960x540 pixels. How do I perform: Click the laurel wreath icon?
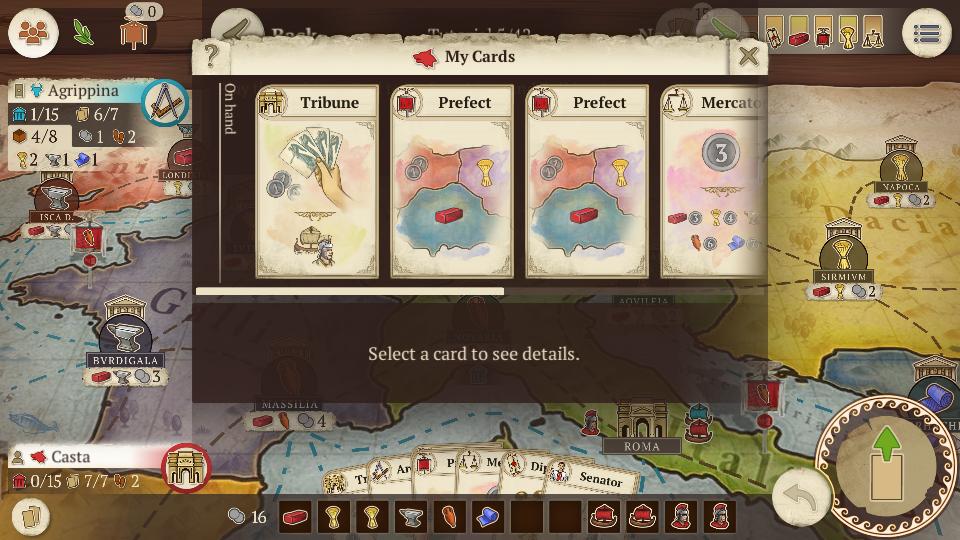pyautogui.click(x=83, y=33)
